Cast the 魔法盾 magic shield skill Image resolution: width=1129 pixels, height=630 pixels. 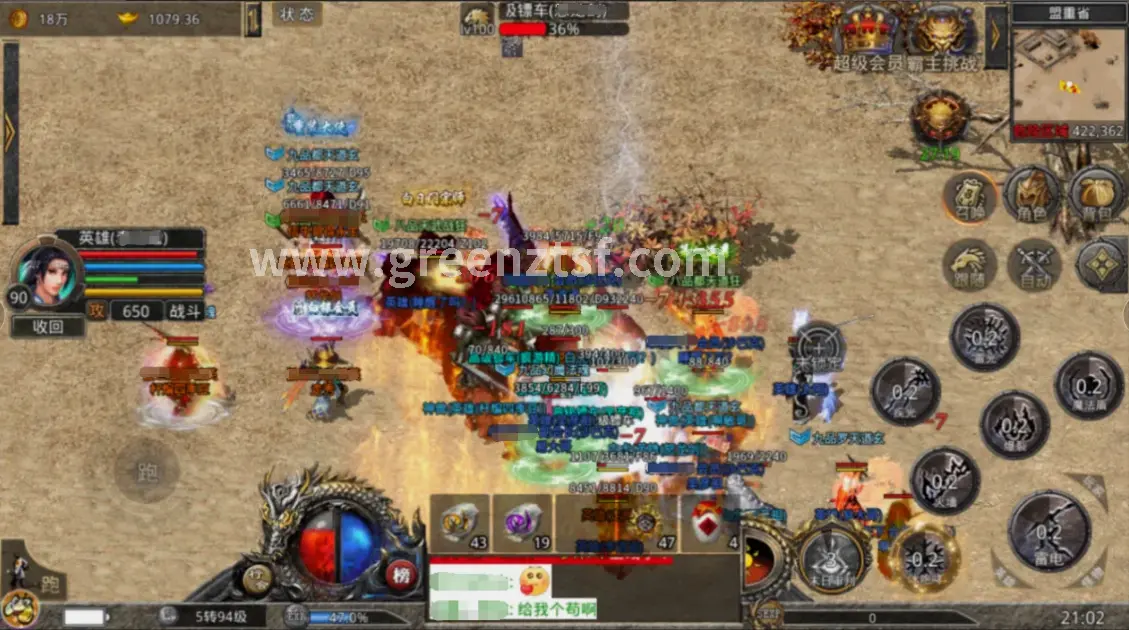click(x=1088, y=386)
